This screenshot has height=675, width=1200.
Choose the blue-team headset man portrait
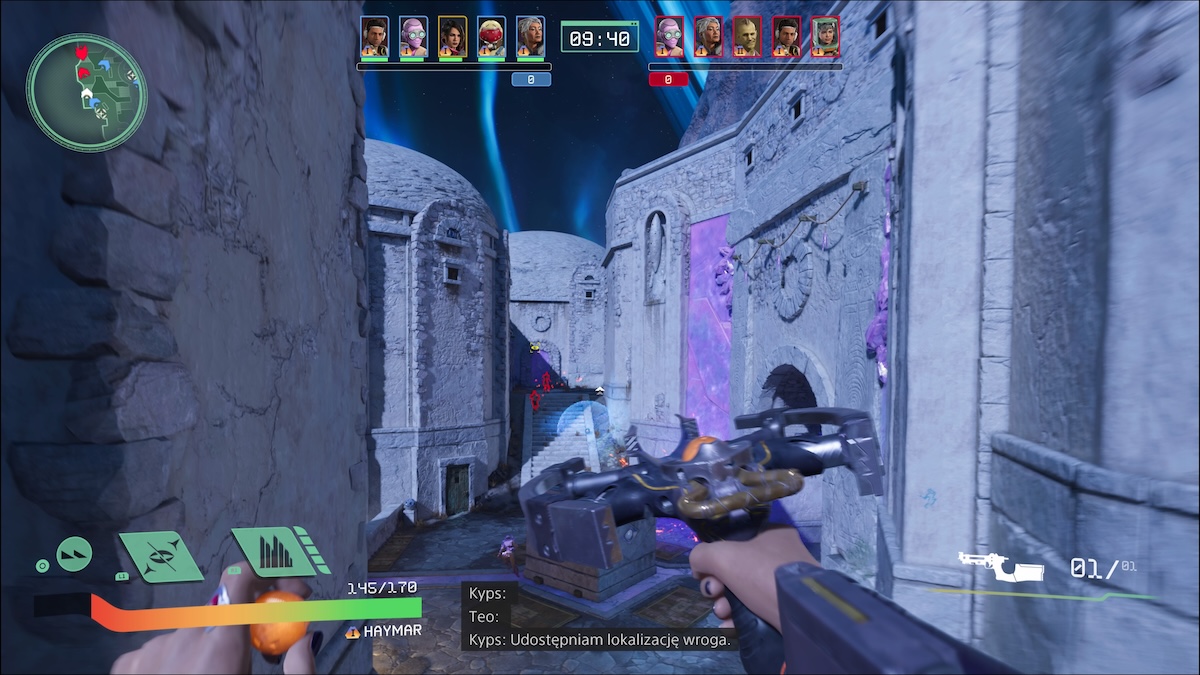pyautogui.click(x=375, y=36)
